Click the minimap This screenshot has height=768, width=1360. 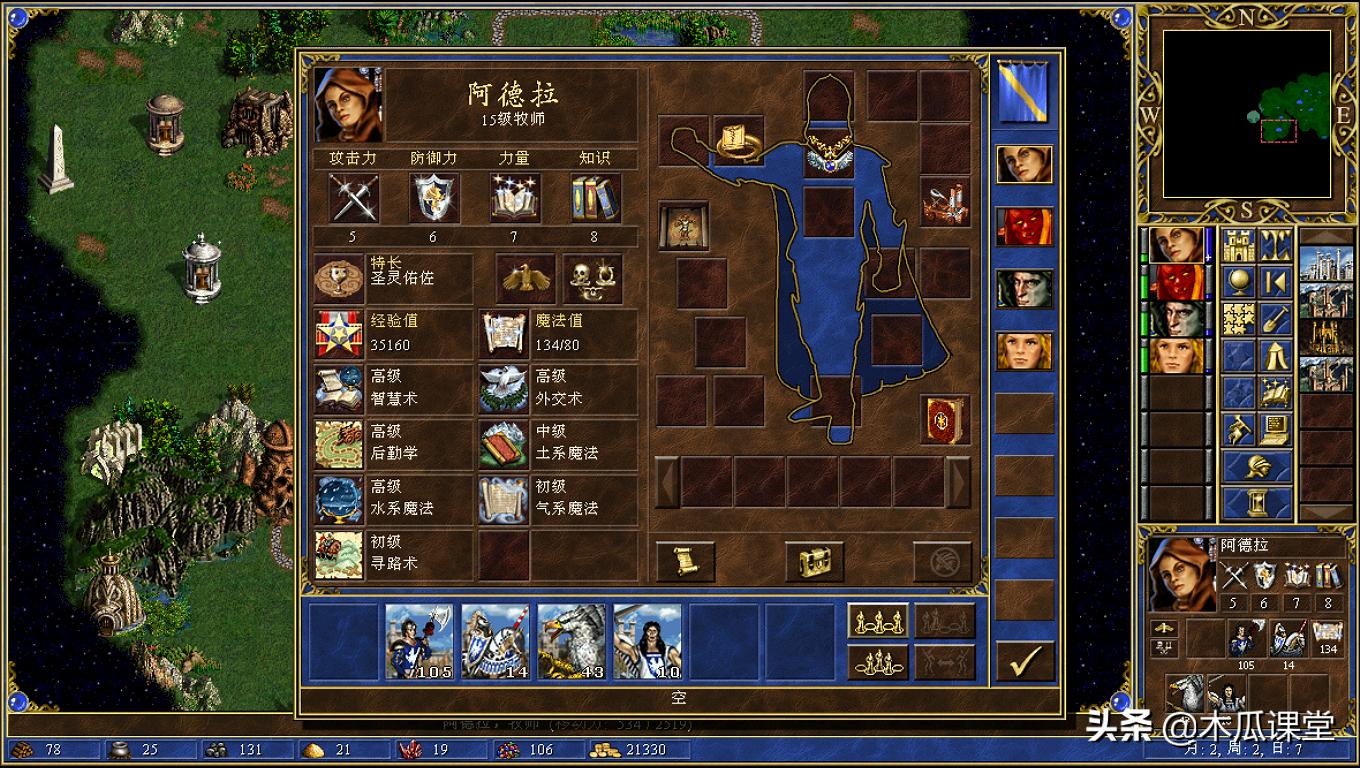pos(1246,113)
